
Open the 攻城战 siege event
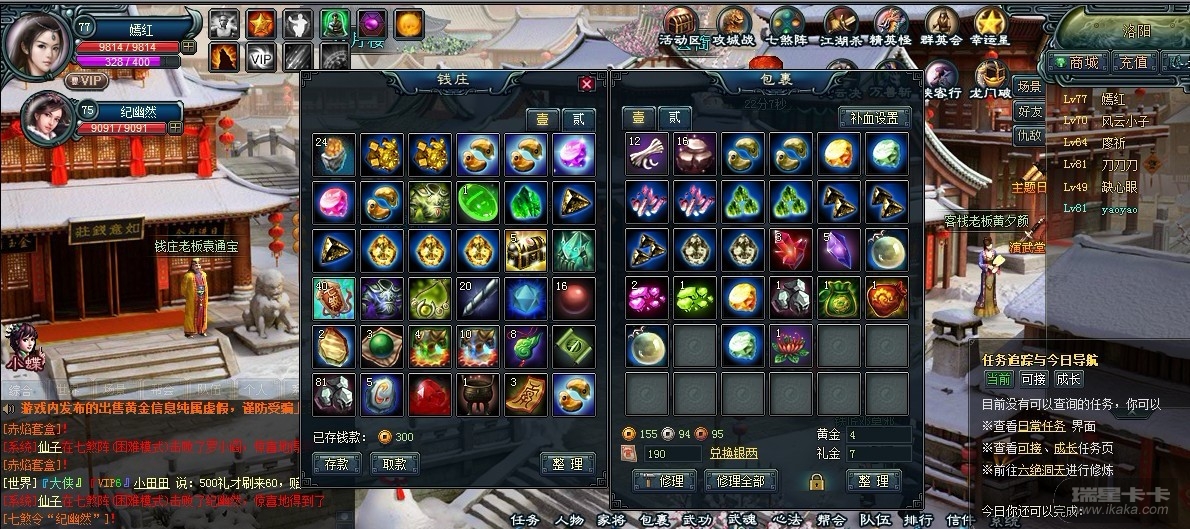coord(733,26)
